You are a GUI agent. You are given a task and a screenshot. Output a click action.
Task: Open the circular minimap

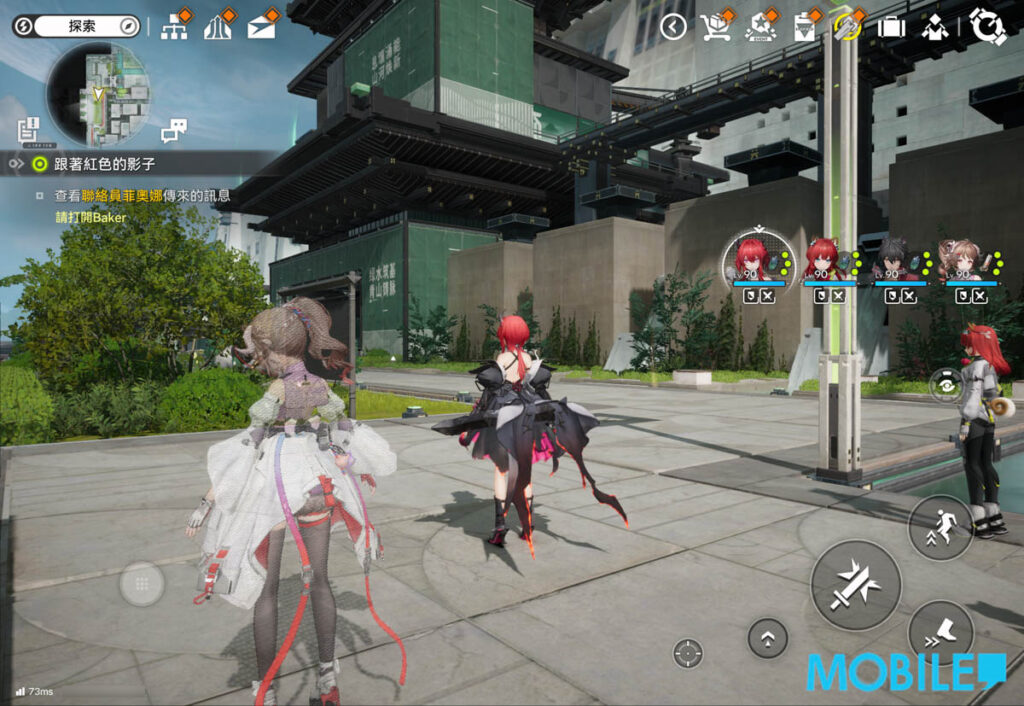[98, 94]
